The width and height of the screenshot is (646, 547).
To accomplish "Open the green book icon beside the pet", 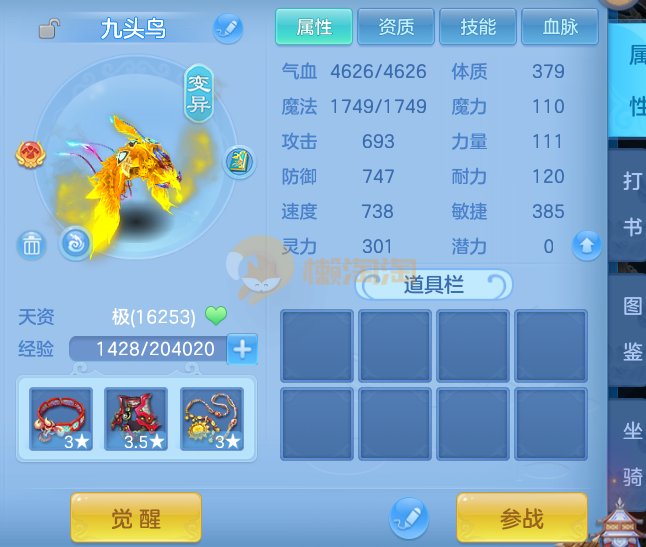I will click(x=239, y=161).
